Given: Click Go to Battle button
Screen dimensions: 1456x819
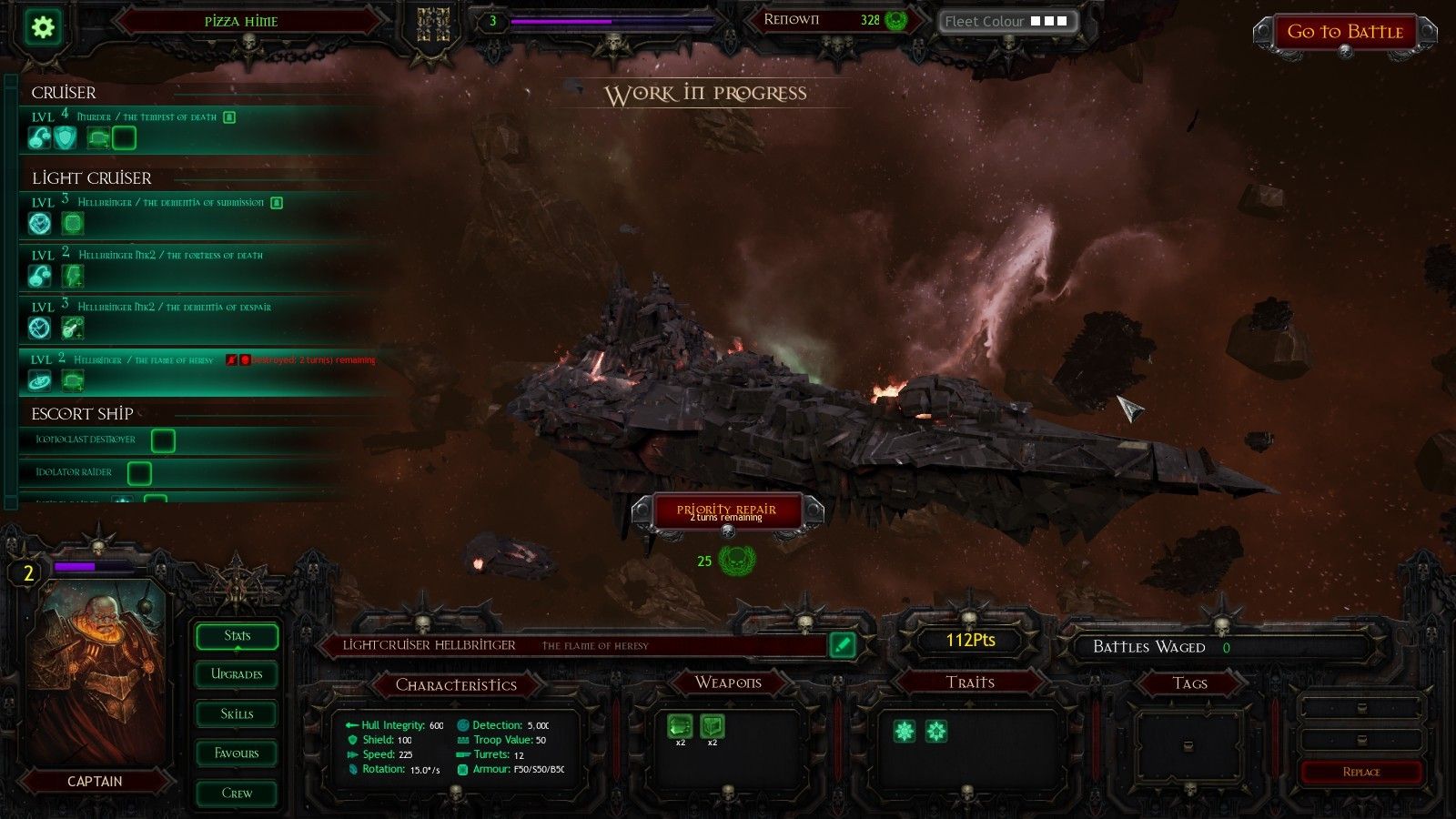Looking at the screenshot, I should pyautogui.click(x=1344, y=33).
